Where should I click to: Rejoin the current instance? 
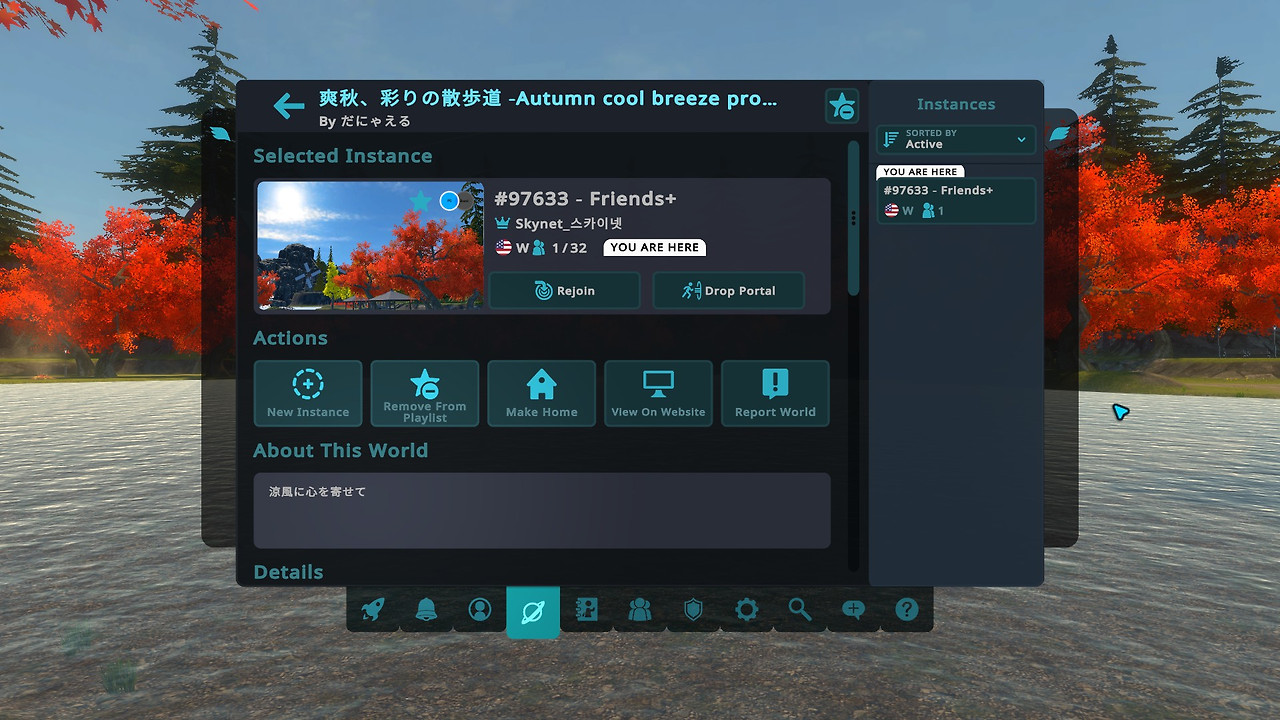[x=564, y=290]
